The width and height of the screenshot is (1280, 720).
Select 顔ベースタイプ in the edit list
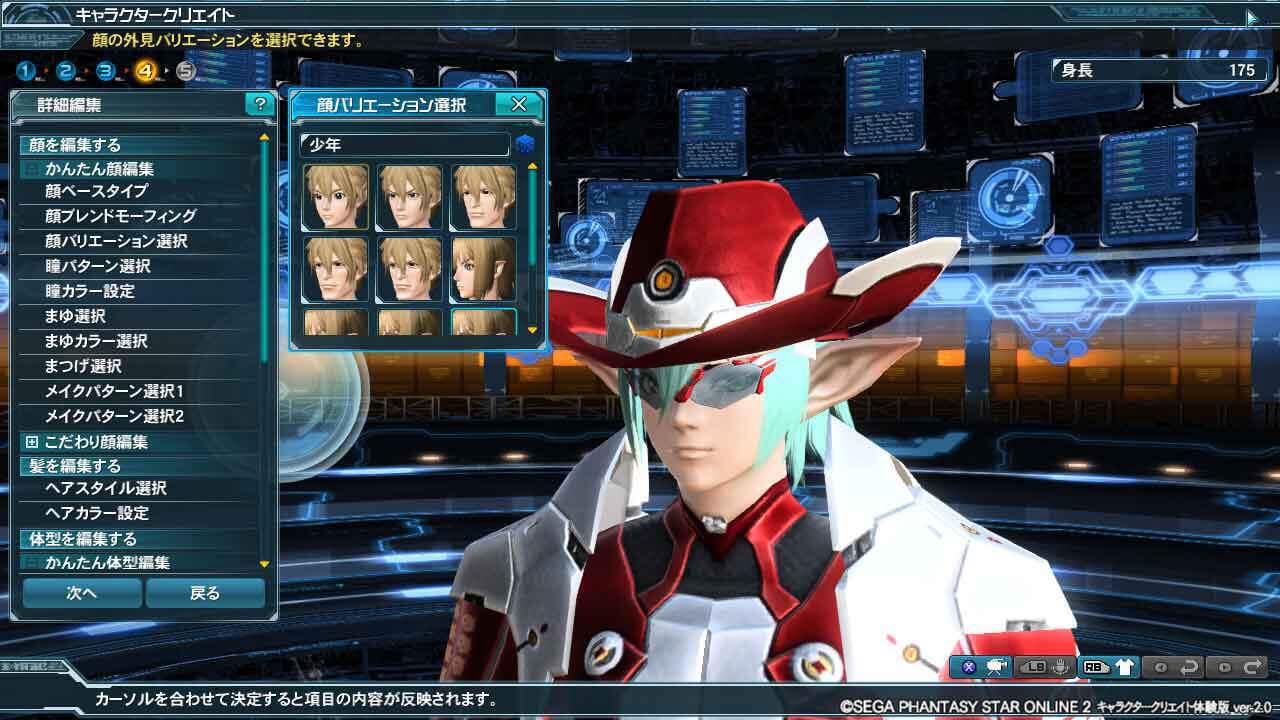coord(96,191)
